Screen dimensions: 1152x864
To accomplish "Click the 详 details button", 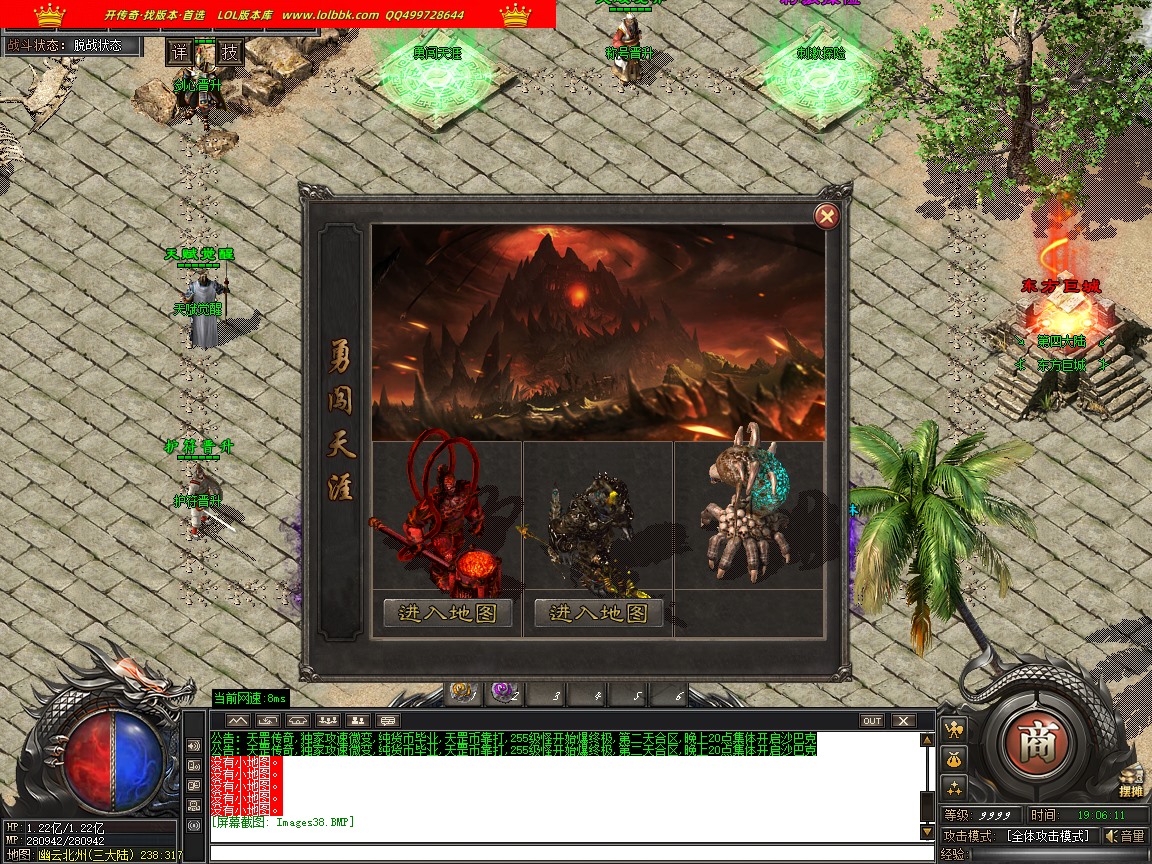I will tap(179, 52).
